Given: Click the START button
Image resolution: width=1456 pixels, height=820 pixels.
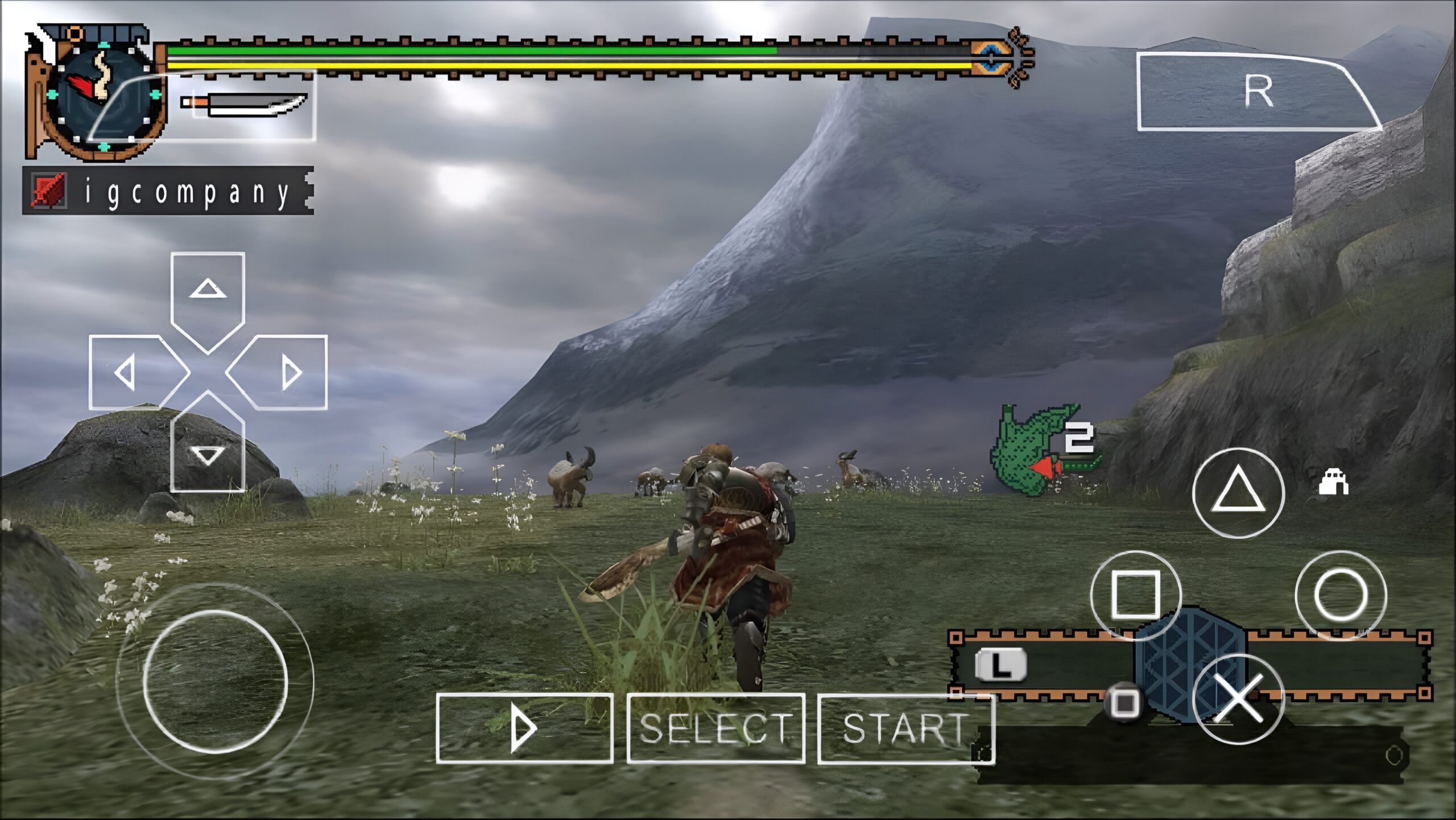Looking at the screenshot, I should [x=905, y=728].
